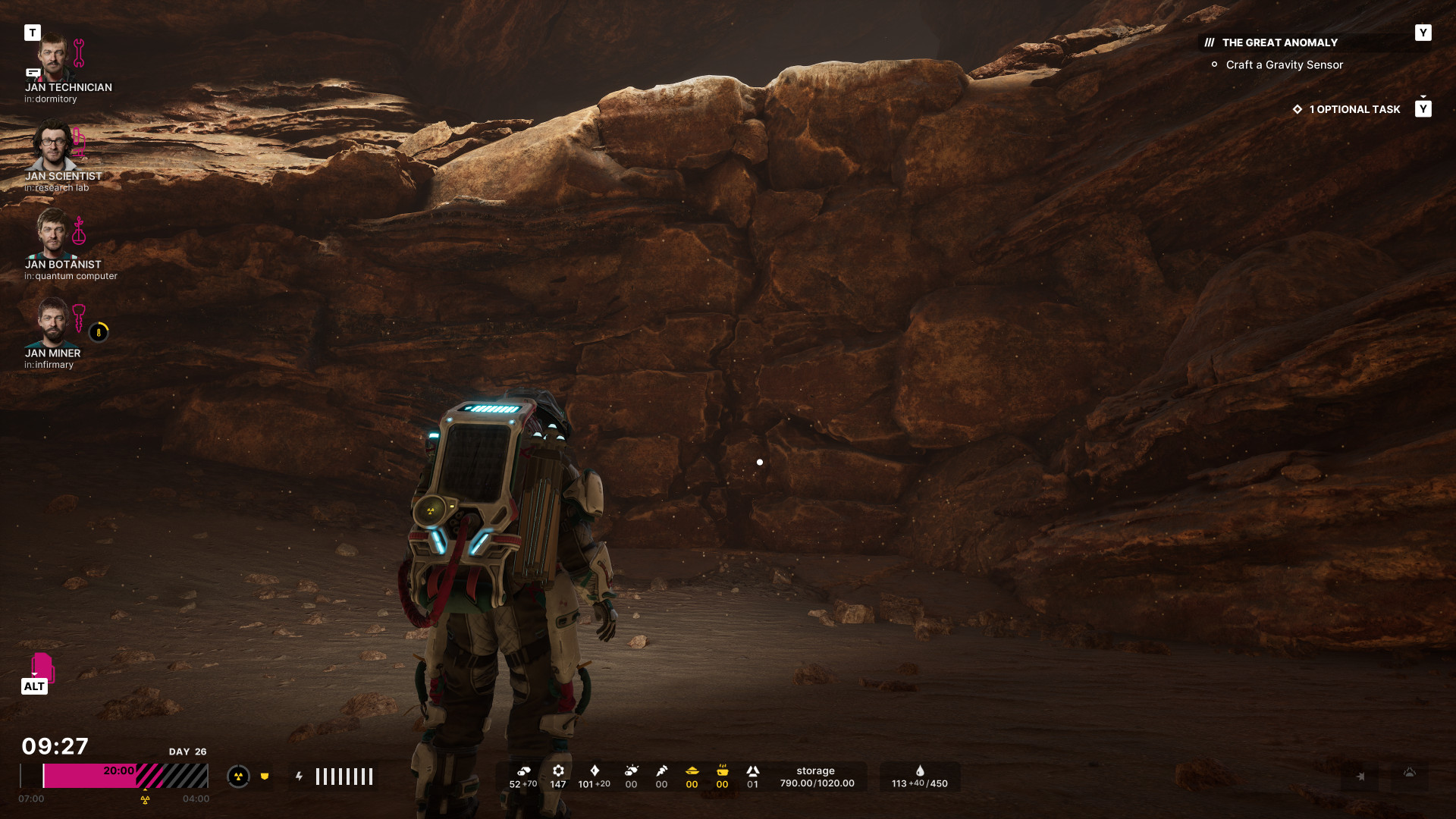Click the water-drop resource icon

point(920,771)
